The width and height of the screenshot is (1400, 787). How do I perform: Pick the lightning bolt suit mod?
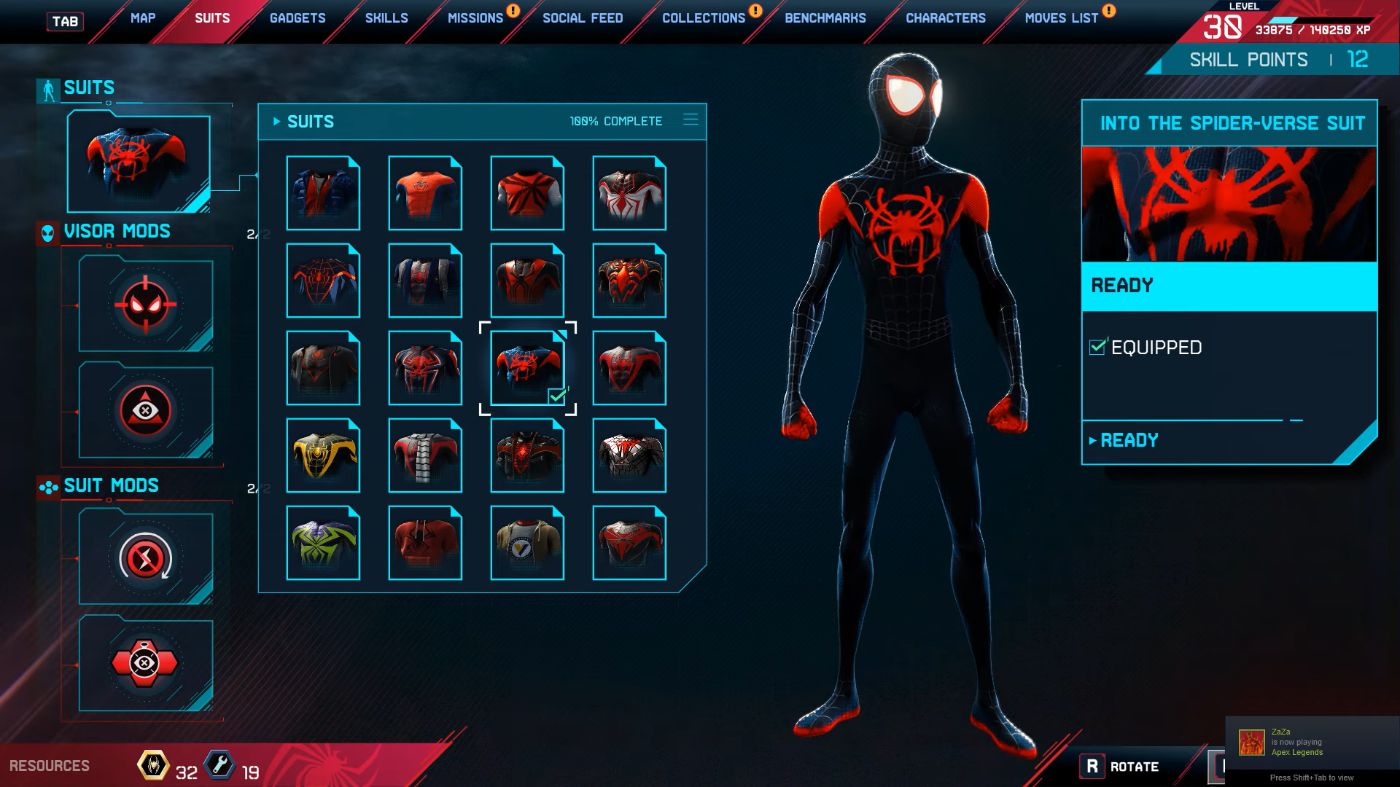click(146, 556)
